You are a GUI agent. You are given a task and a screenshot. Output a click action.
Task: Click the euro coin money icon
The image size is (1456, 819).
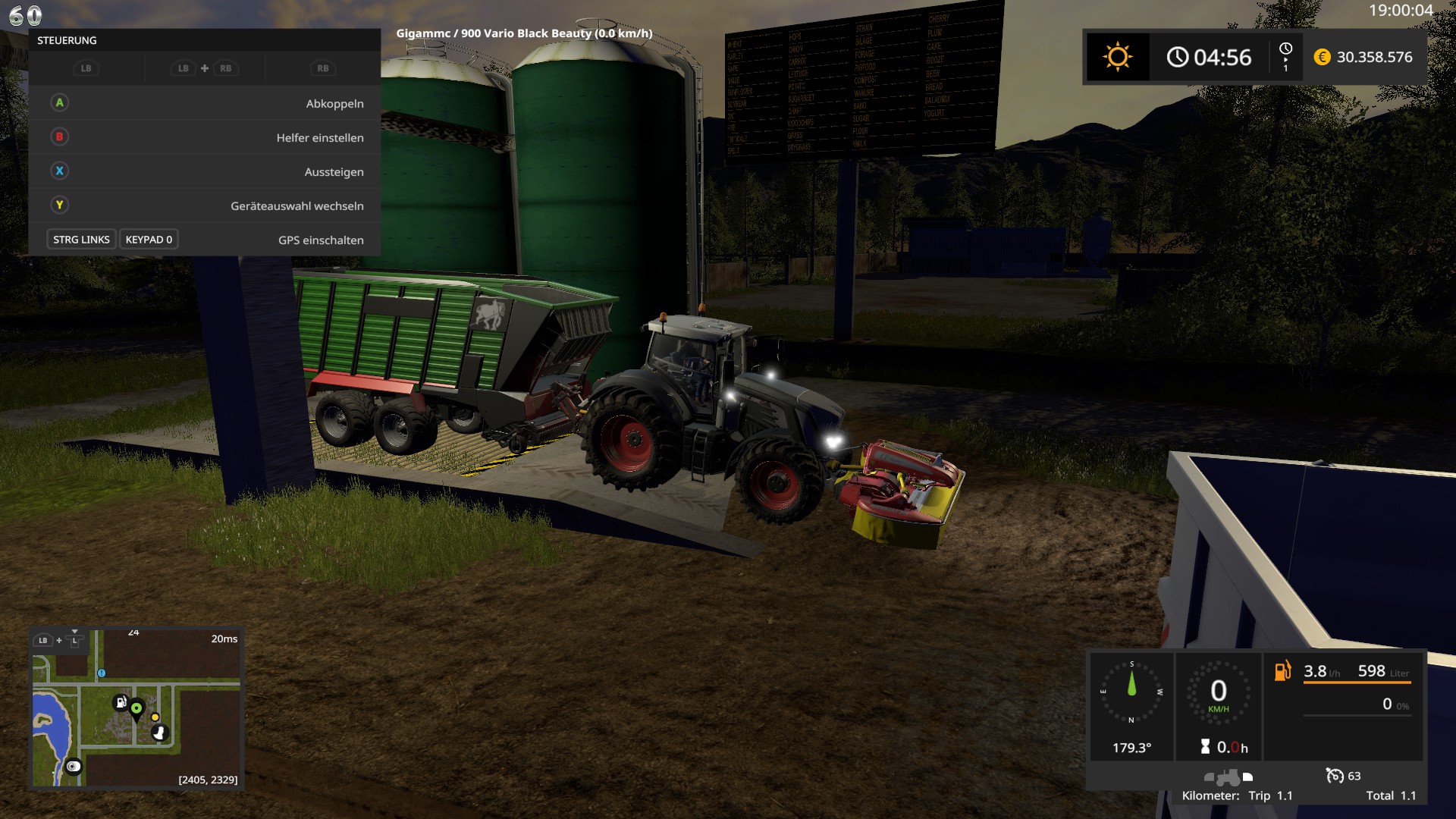(1322, 57)
